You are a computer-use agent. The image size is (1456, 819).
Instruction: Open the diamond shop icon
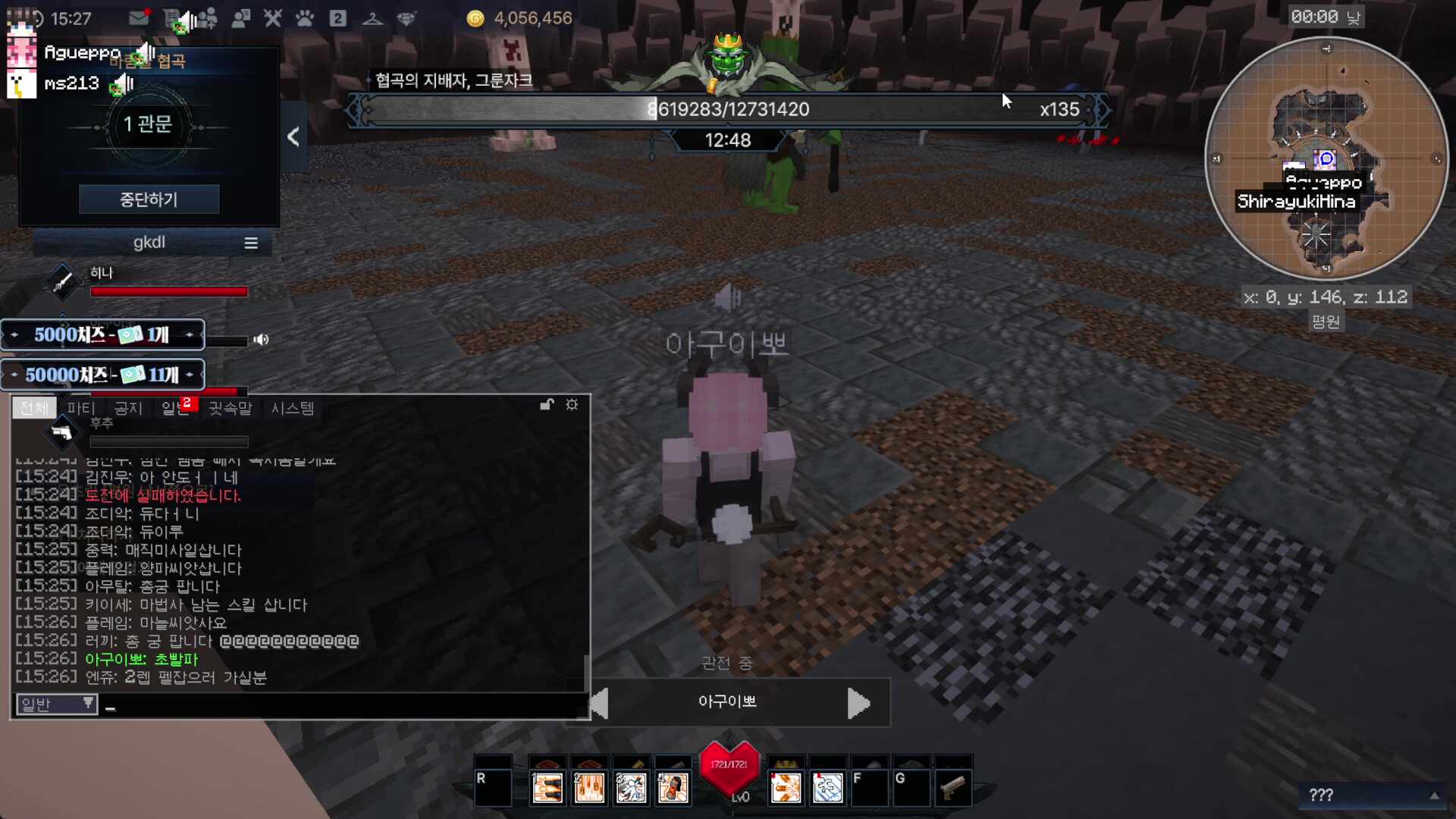coord(406,18)
